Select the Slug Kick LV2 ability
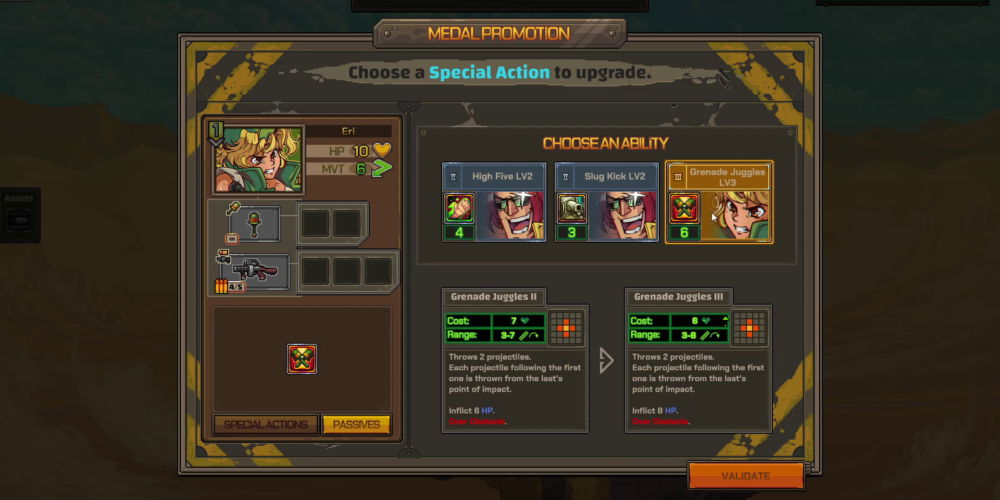Viewport: 1000px width, 500px height. point(607,203)
